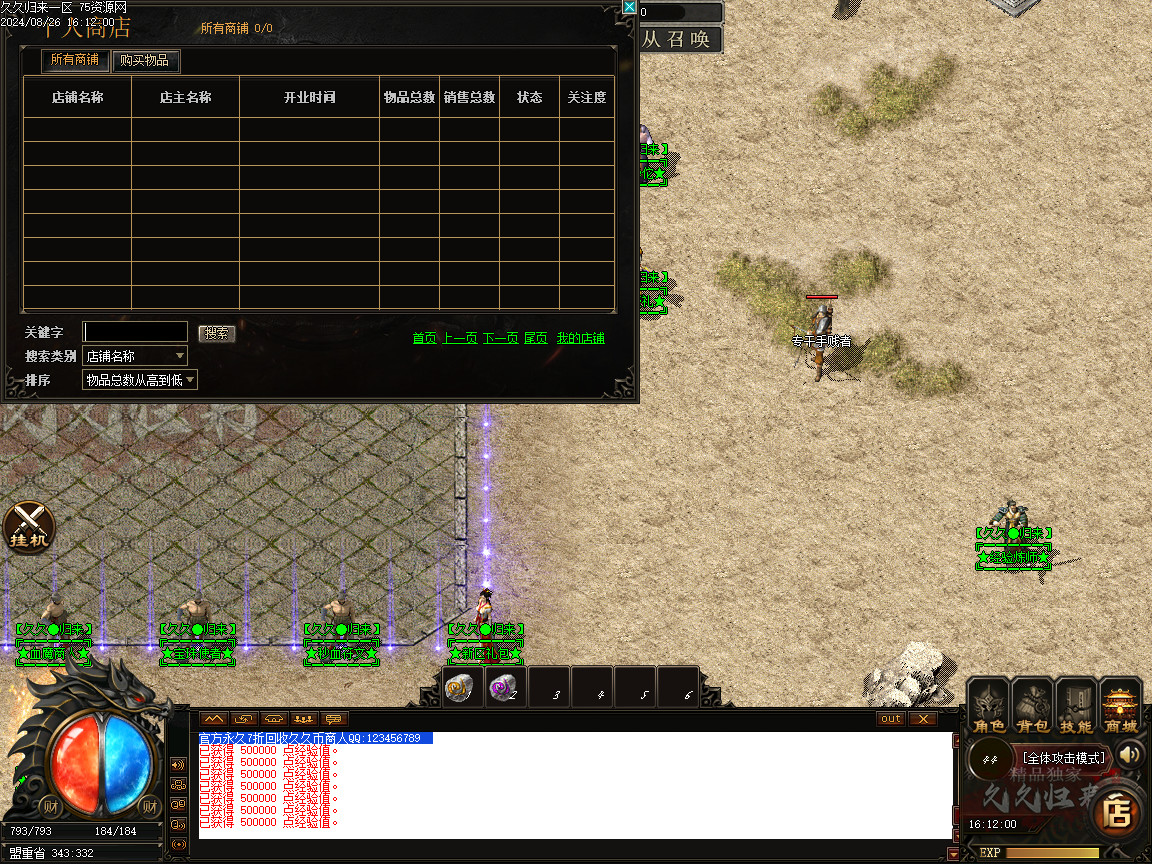Open the 背包 backpack

pos(1032,705)
